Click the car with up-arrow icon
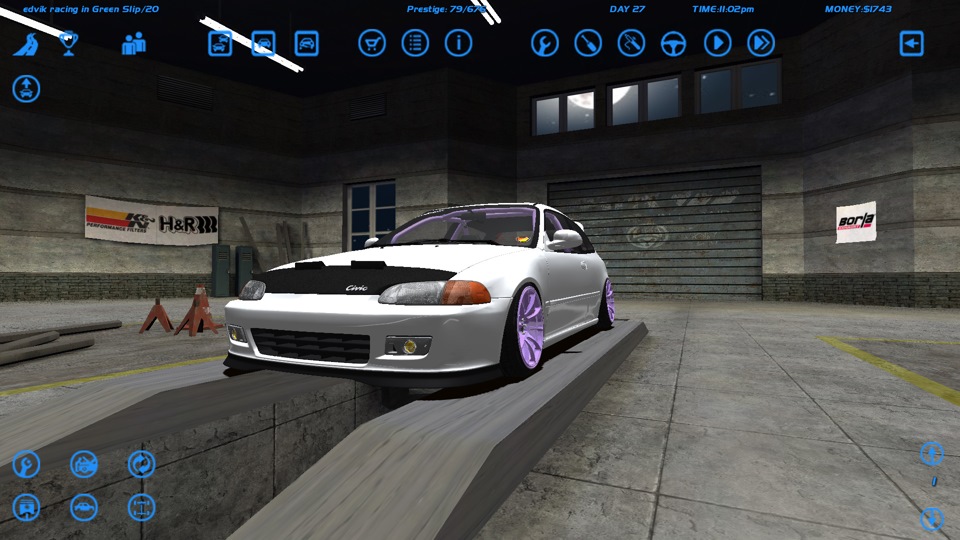 click(26, 88)
